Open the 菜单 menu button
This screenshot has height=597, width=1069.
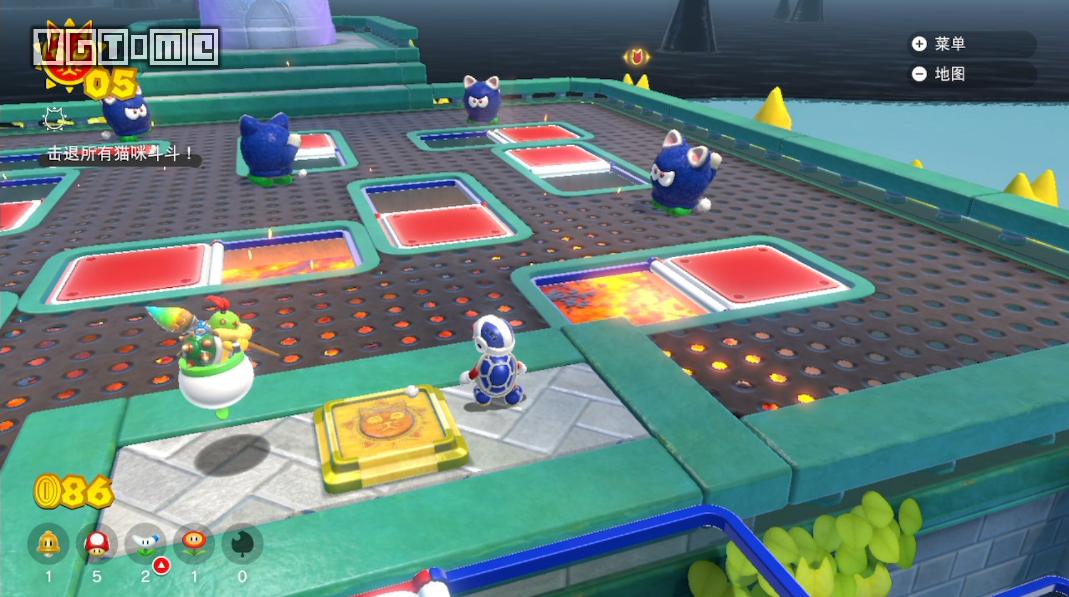point(940,44)
